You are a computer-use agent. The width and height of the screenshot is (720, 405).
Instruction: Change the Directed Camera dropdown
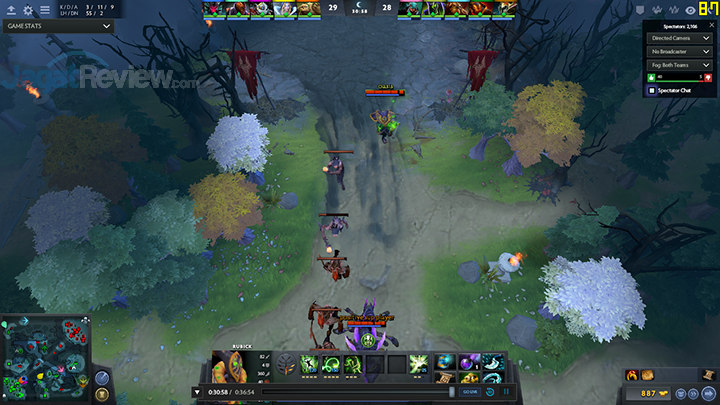click(678, 37)
